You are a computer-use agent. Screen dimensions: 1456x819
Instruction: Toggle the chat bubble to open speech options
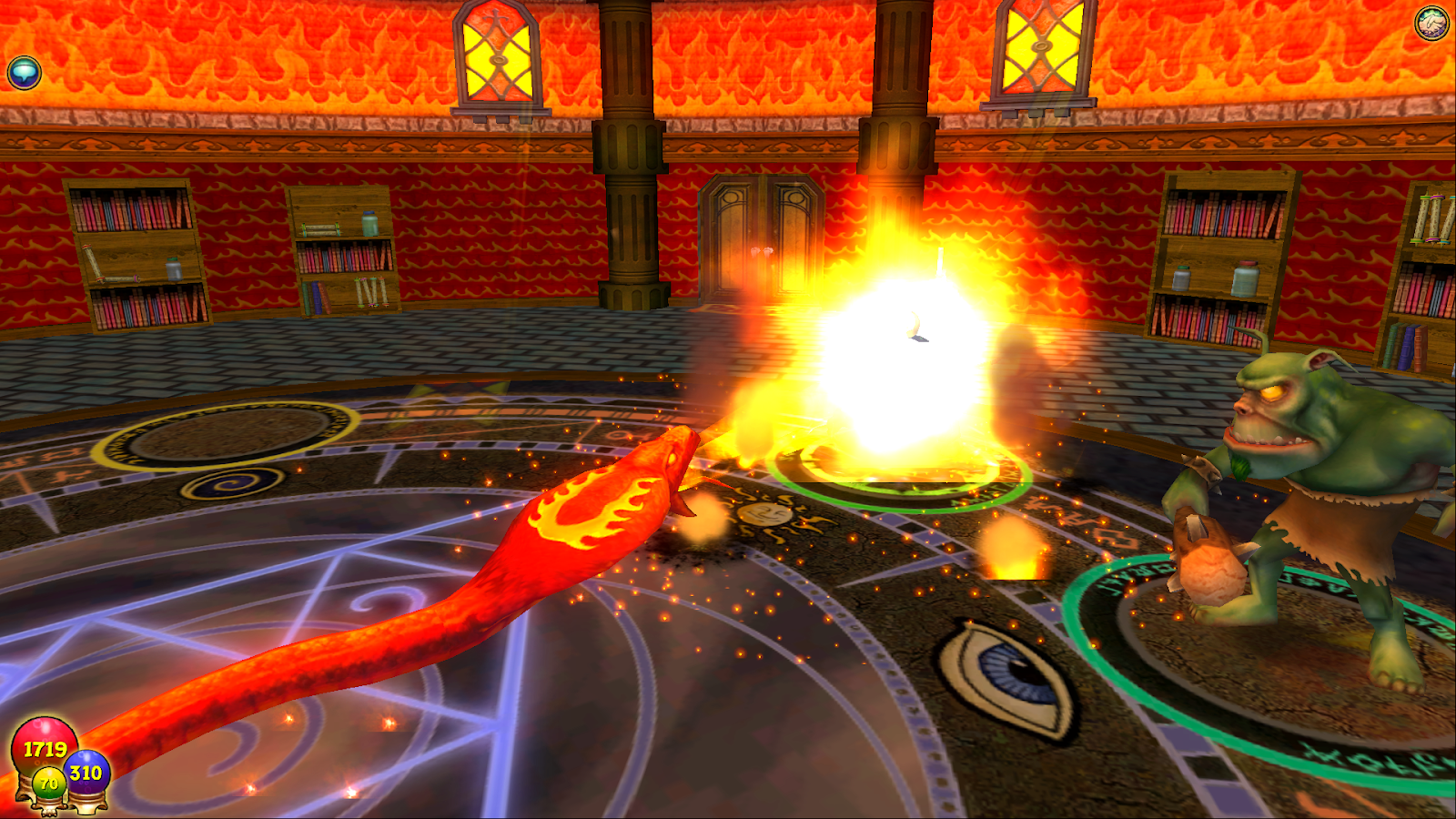tap(23, 70)
